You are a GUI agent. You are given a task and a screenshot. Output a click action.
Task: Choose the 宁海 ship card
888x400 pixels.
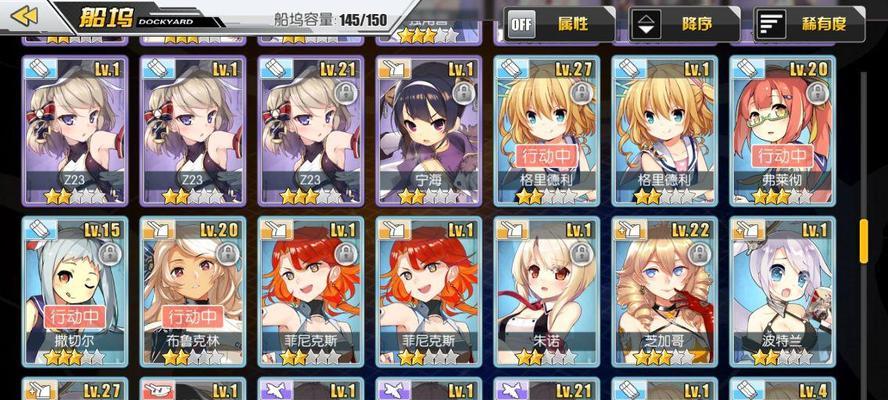(x=427, y=130)
